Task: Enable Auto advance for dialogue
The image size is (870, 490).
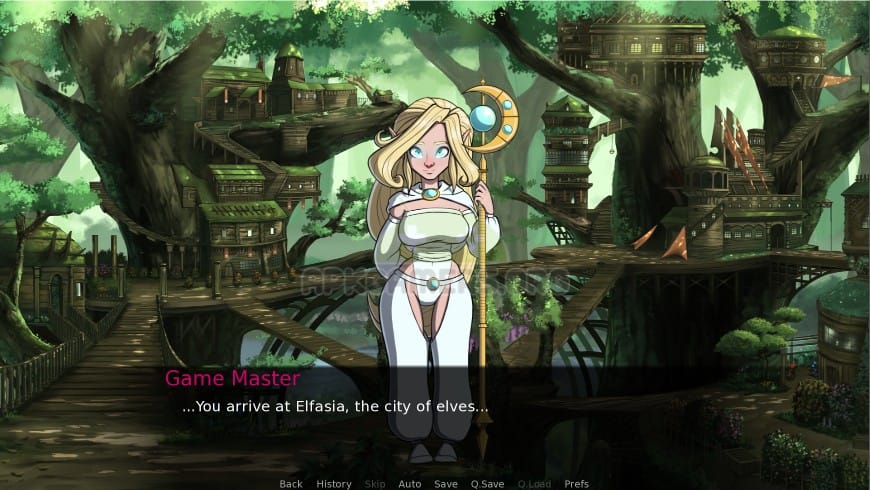Action: pos(410,484)
